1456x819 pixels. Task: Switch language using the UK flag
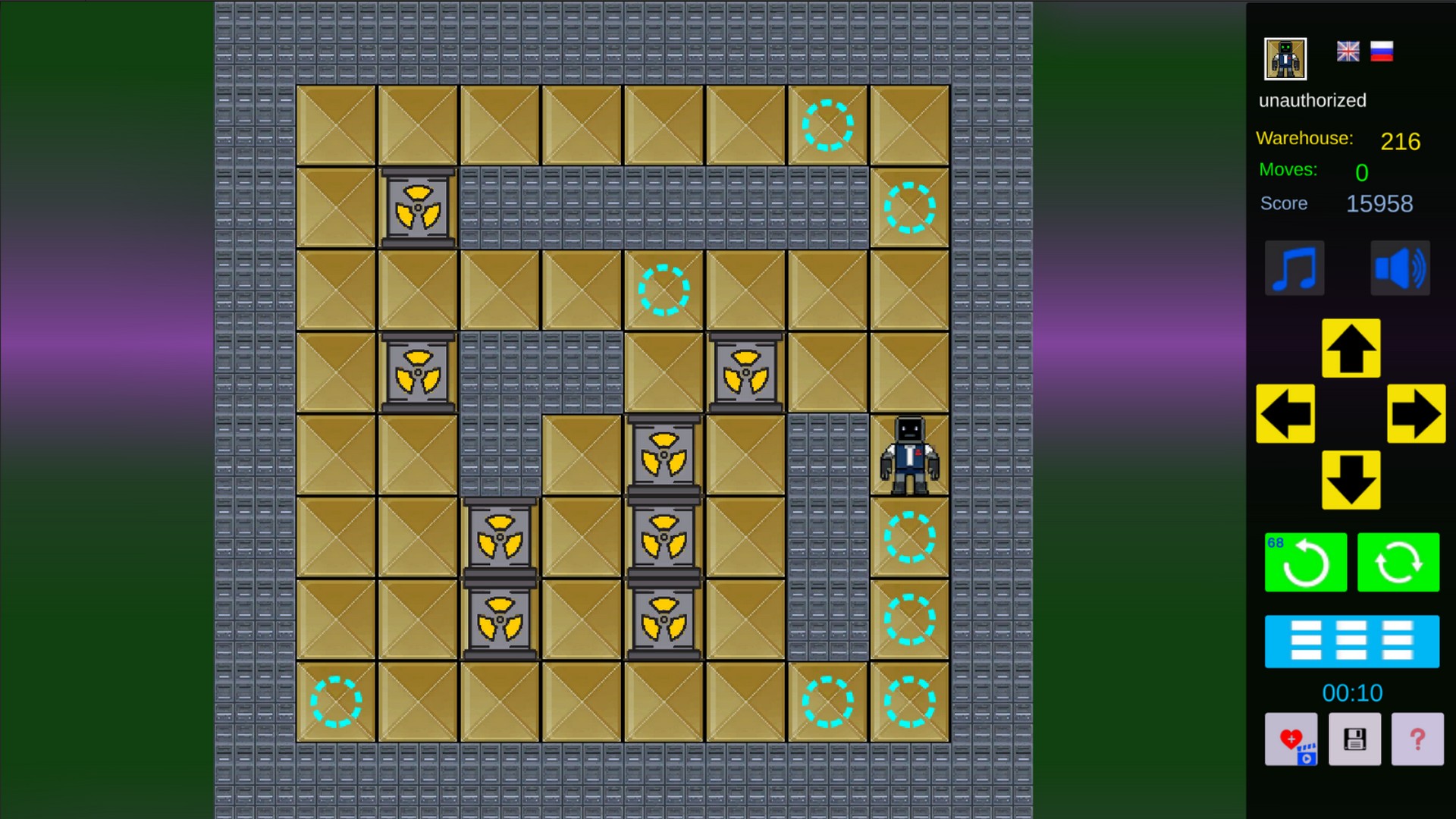tap(1348, 52)
